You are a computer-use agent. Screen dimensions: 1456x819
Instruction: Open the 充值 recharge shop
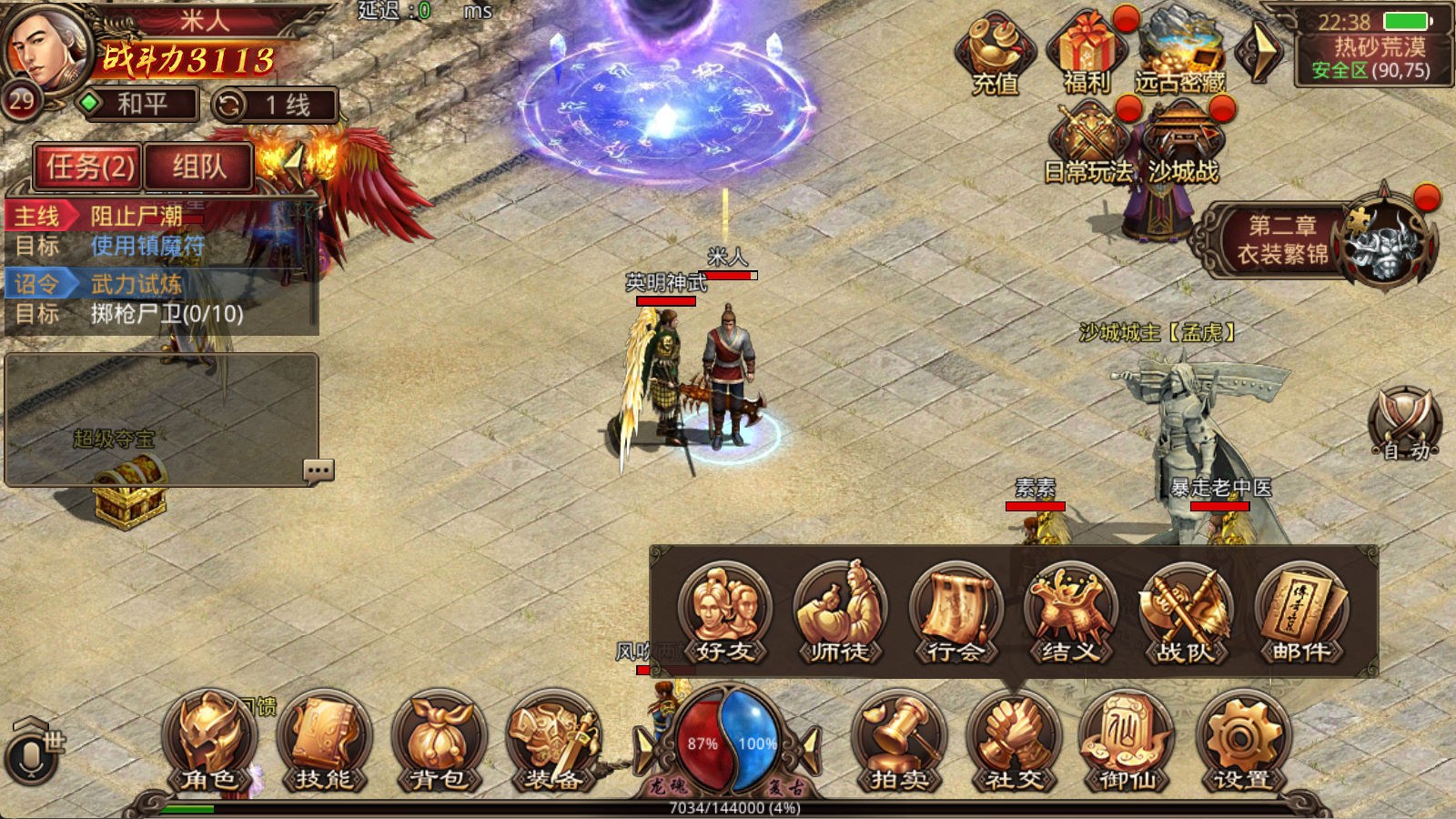coord(996,55)
